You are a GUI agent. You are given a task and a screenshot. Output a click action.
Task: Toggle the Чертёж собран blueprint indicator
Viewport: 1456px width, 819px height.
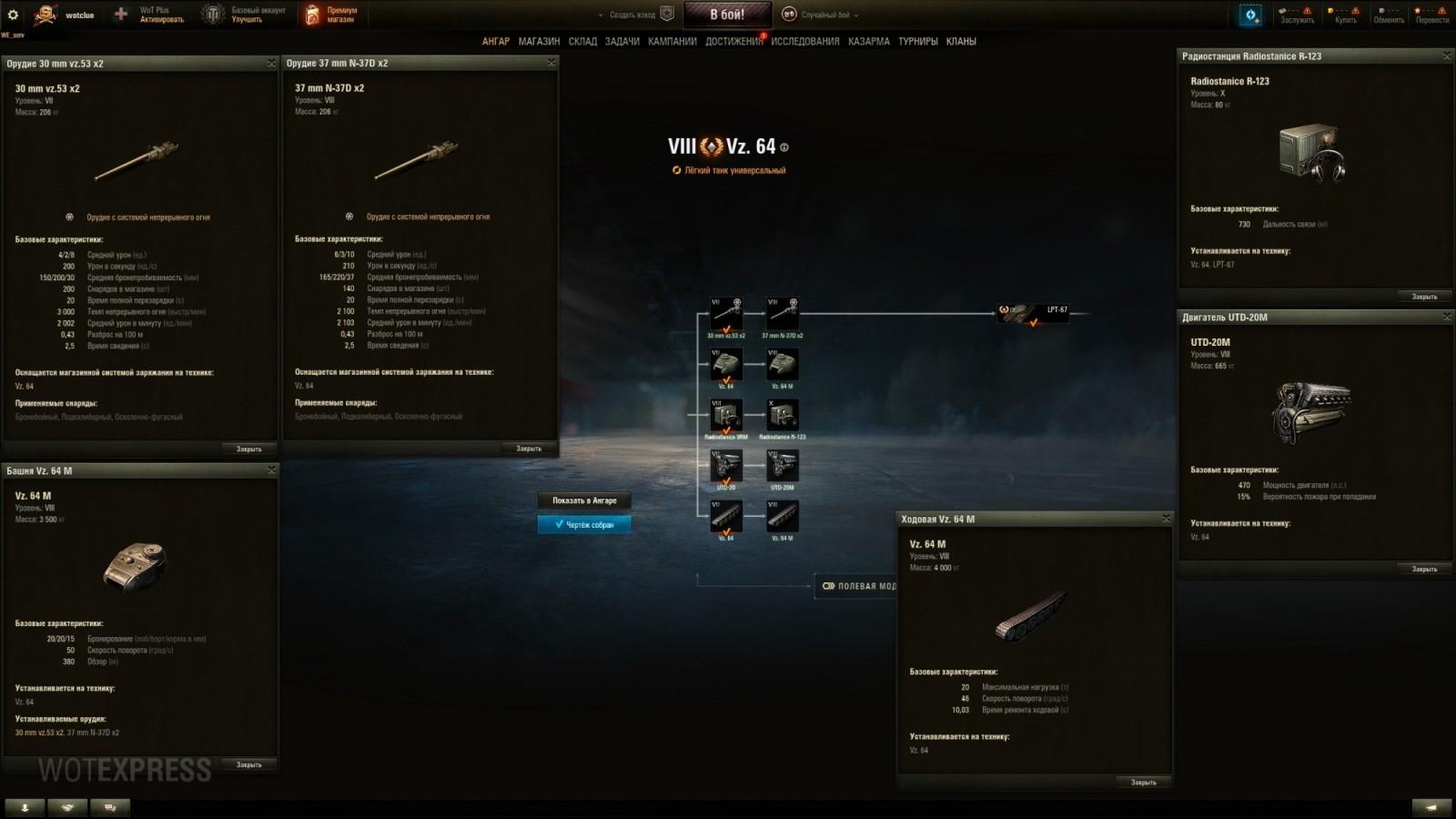[583, 524]
